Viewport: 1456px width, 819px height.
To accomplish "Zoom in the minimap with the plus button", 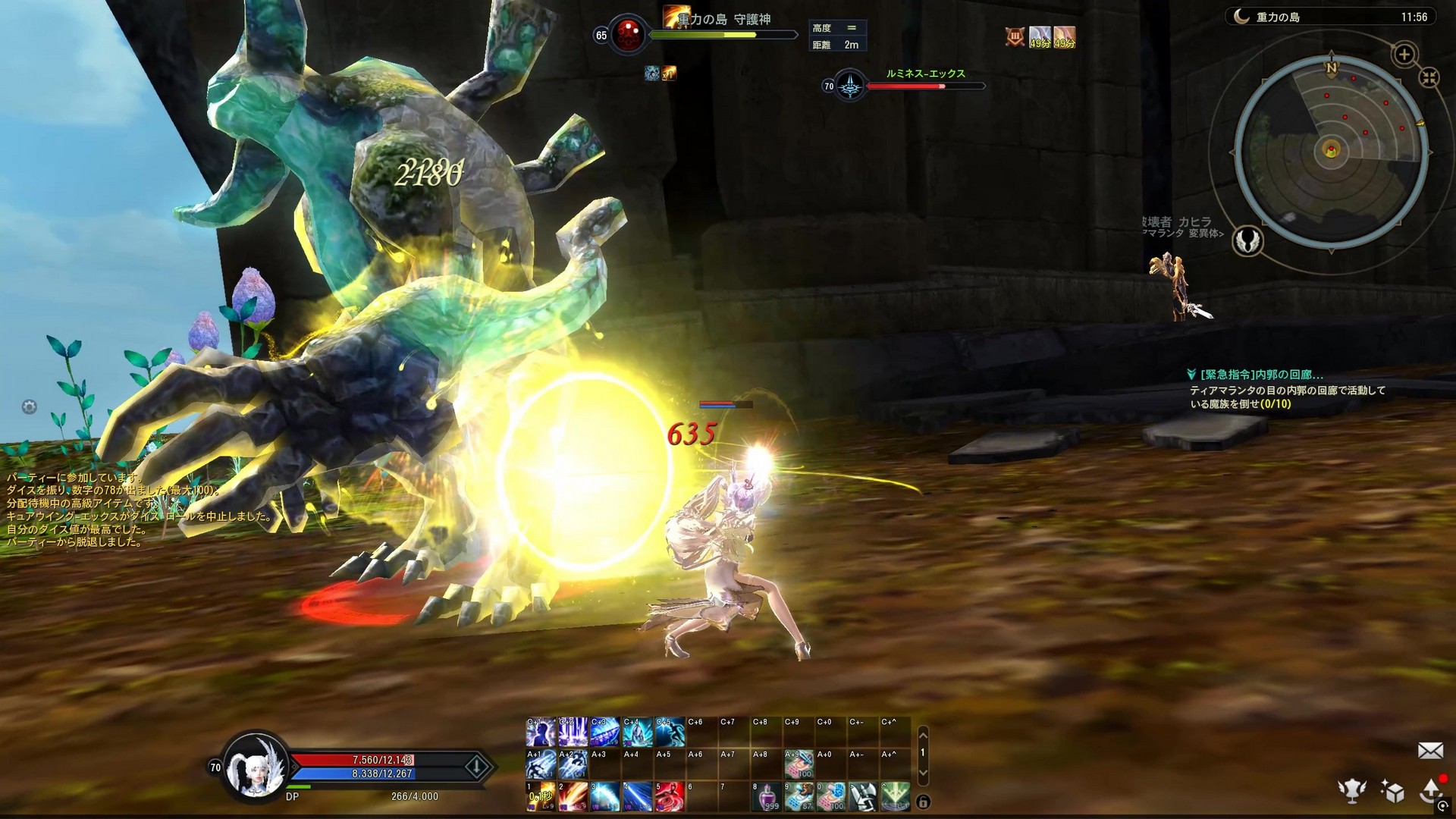I will [1404, 55].
